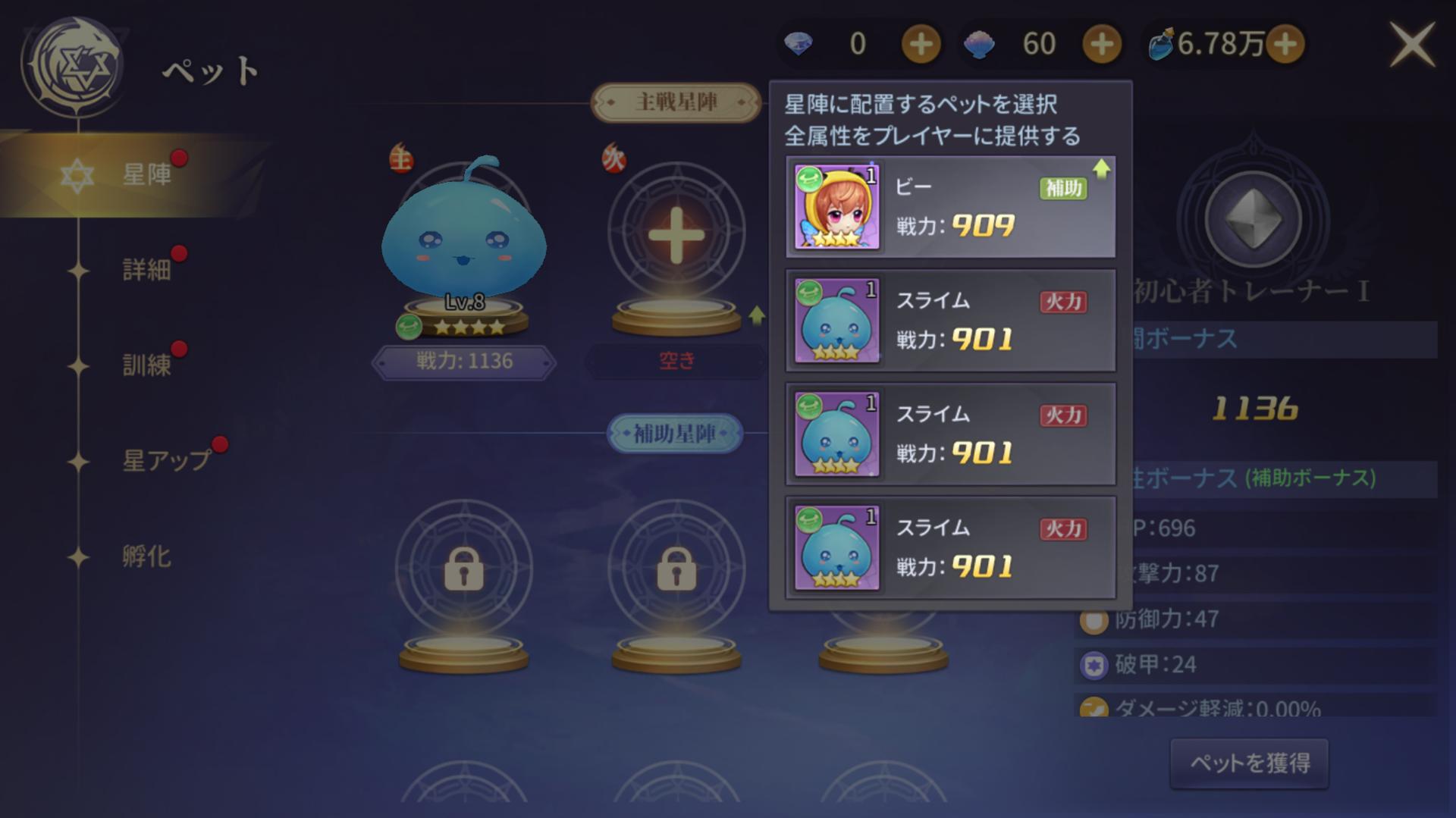Tap the 初心者トレーナー crystal emblem
Viewport: 1456px width, 818px height.
tap(1253, 221)
